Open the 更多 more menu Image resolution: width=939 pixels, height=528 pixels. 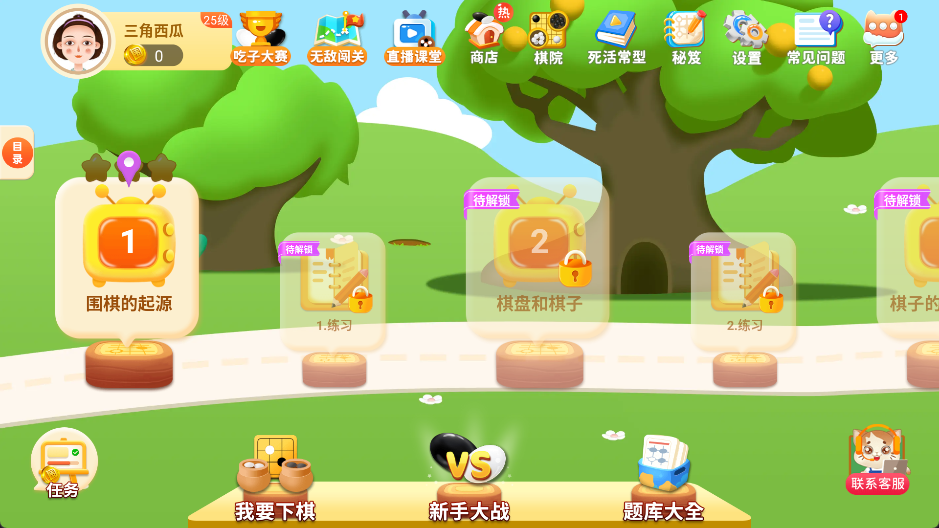click(x=884, y=38)
